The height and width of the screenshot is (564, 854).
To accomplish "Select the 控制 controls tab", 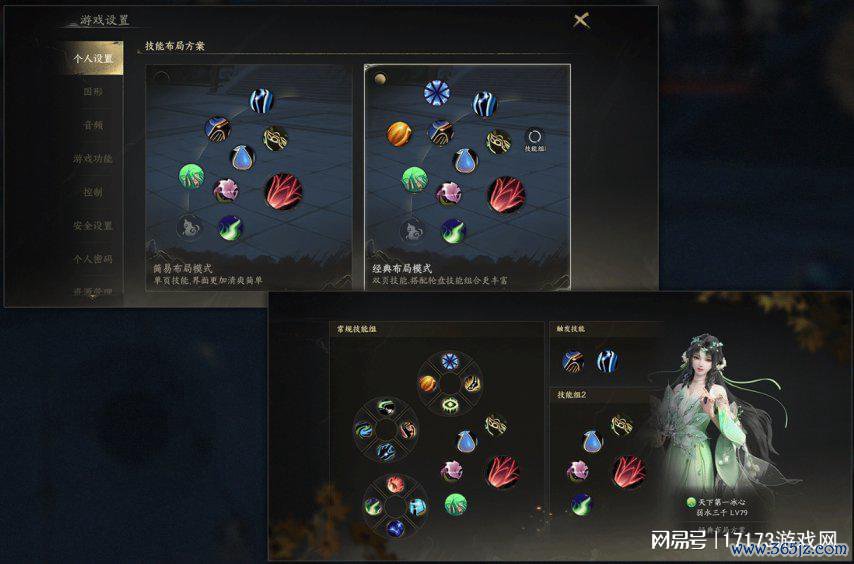I will (x=93, y=192).
